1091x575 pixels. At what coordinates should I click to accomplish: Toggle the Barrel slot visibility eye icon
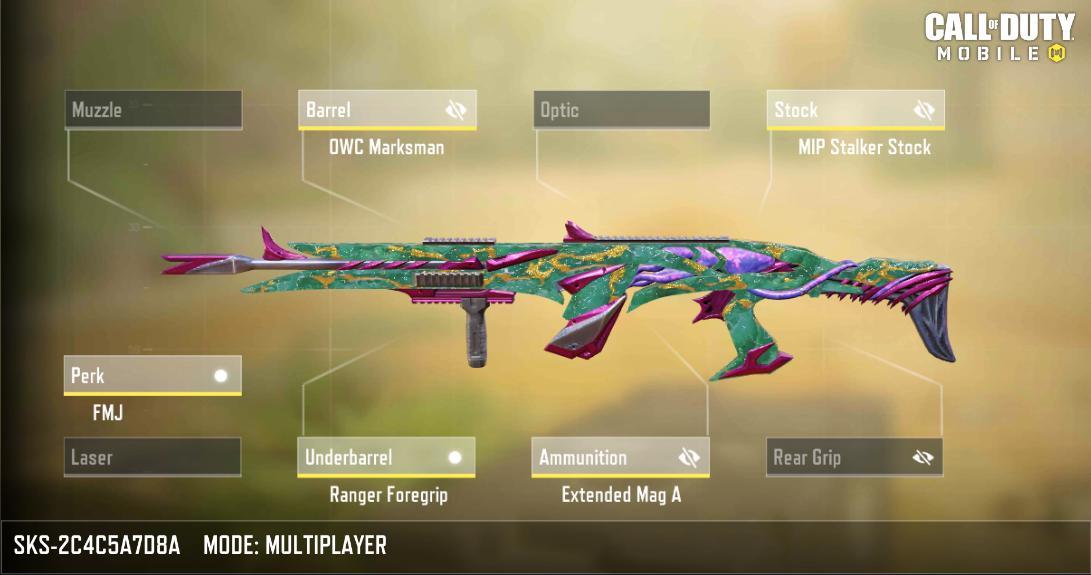click(x=457, y=110)
